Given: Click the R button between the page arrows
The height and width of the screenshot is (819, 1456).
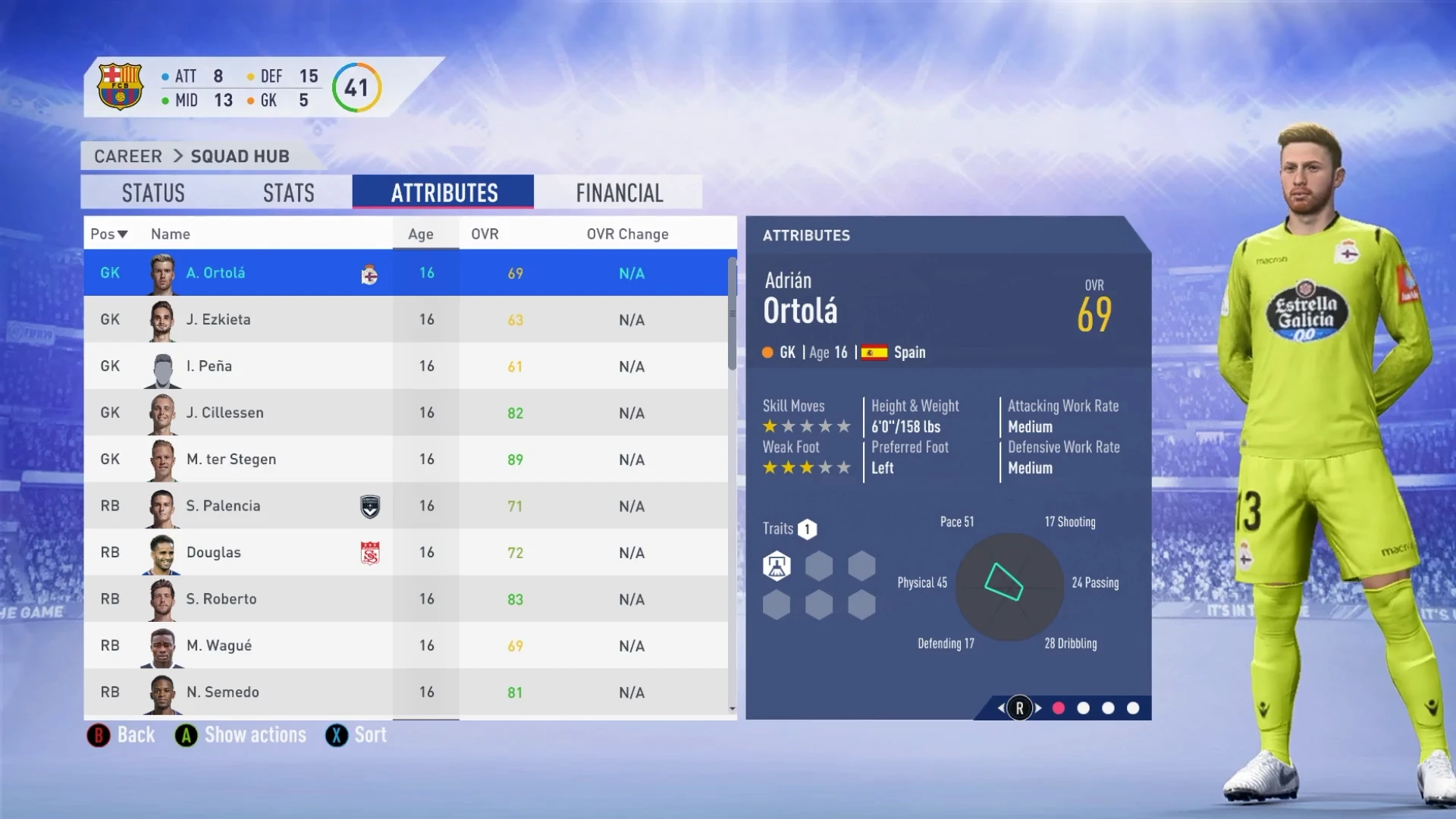Looking at the screenshot, I should pos(1020,708).
